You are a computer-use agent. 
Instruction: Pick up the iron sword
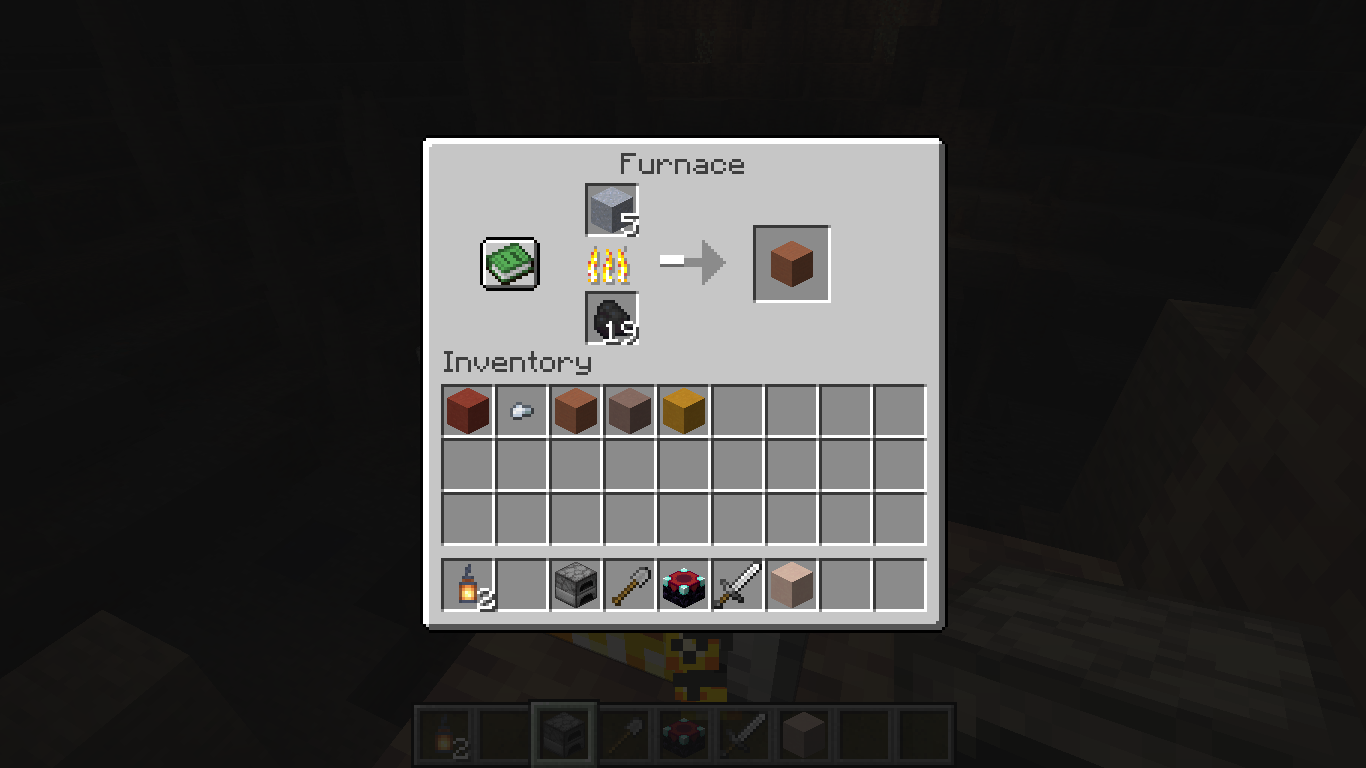738,585
